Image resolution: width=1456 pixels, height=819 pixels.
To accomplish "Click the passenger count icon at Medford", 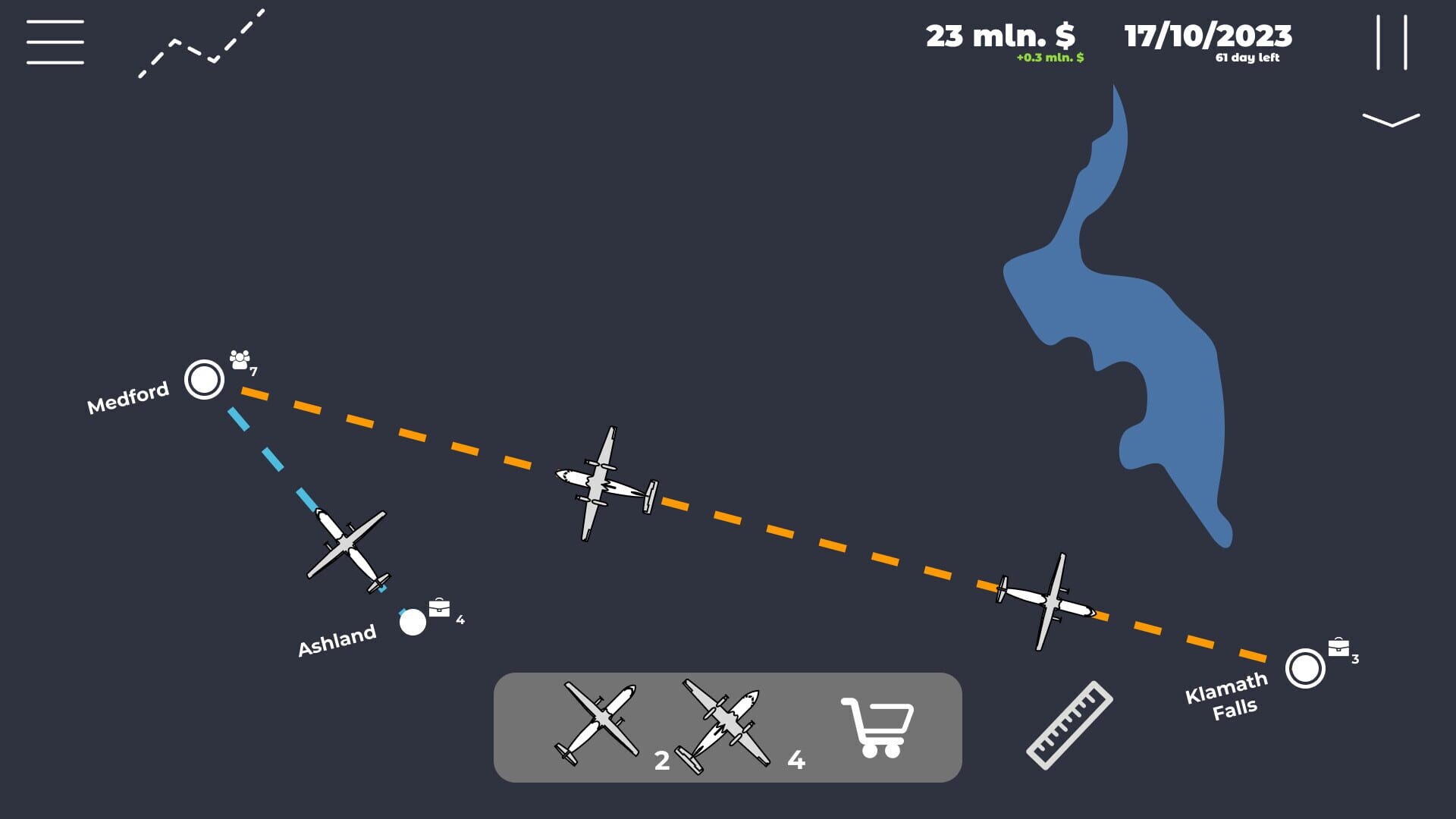I will click(x=239, y=359).
